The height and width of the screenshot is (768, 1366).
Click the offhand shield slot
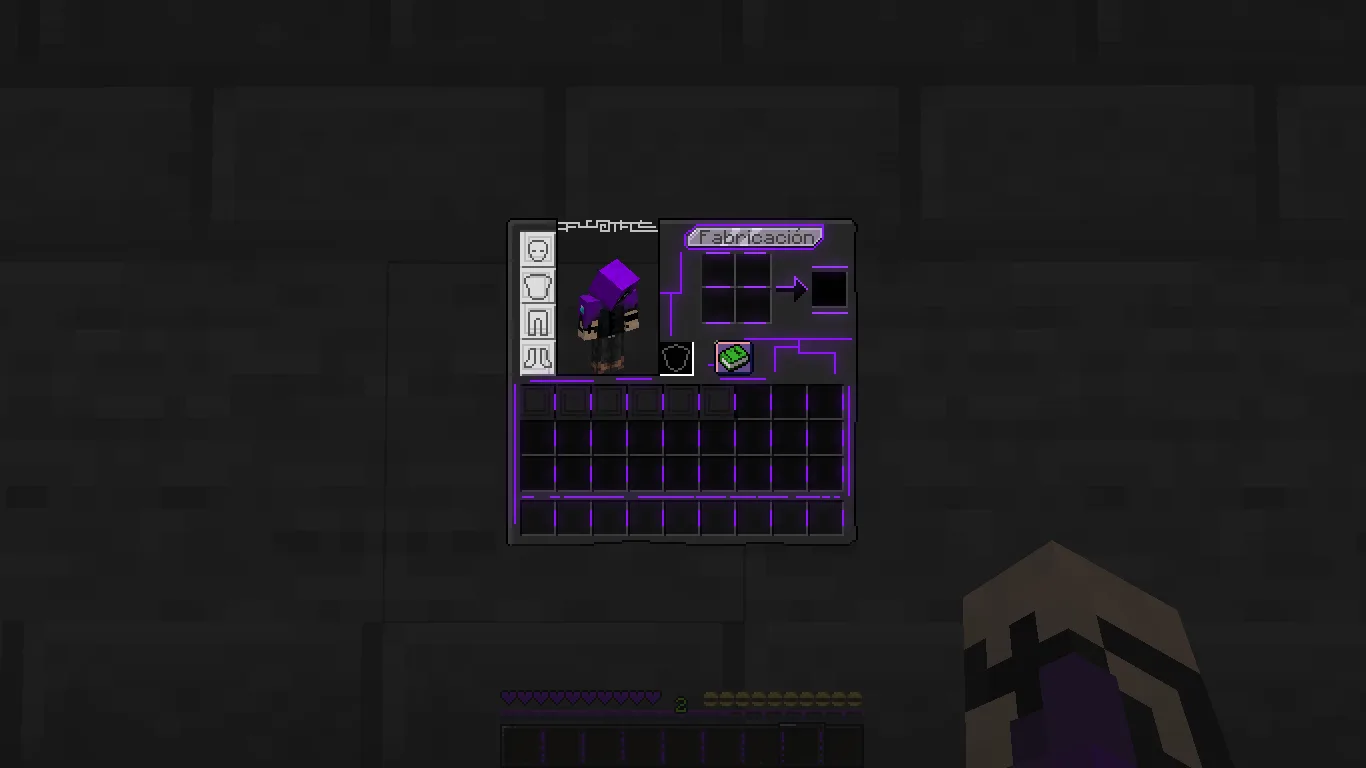tap(675, 358)
